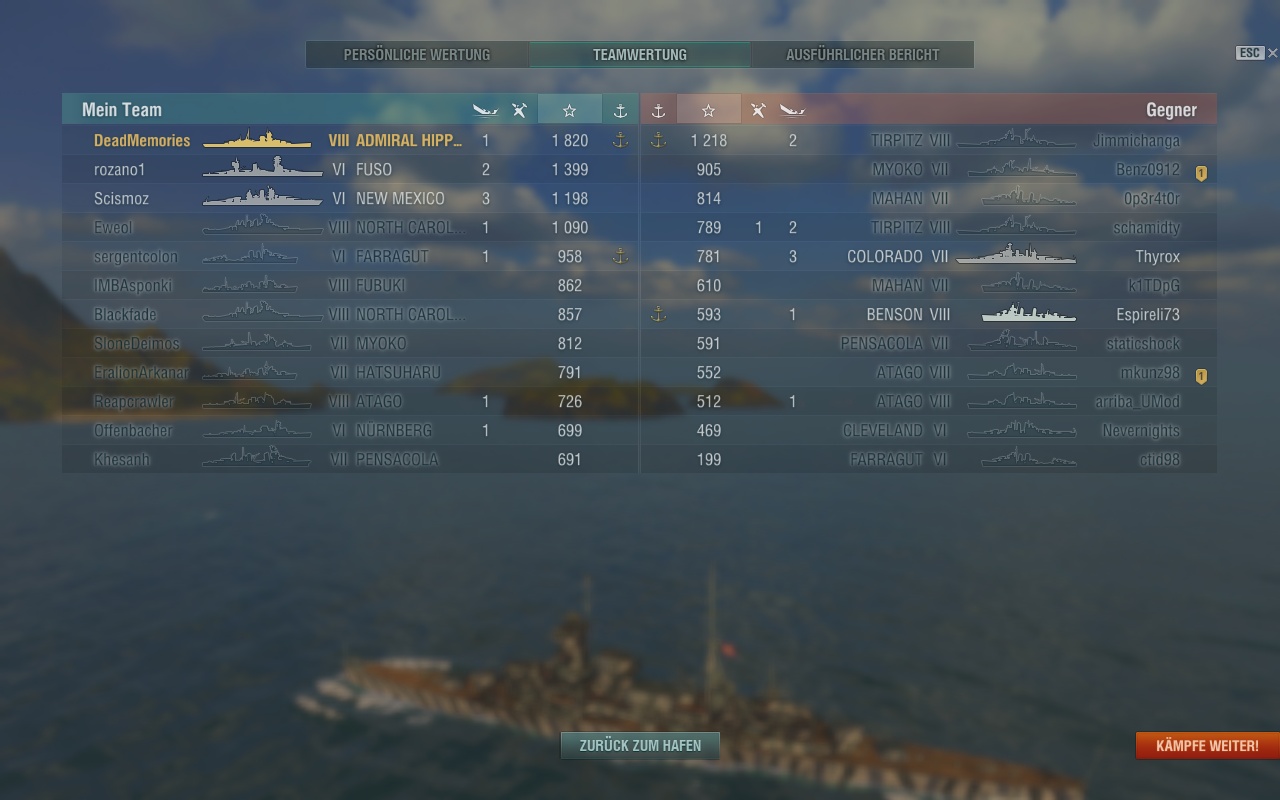1280x800 pixels.
Task: Select the Teamwertung tab
Action: click(x=640, y=55)
